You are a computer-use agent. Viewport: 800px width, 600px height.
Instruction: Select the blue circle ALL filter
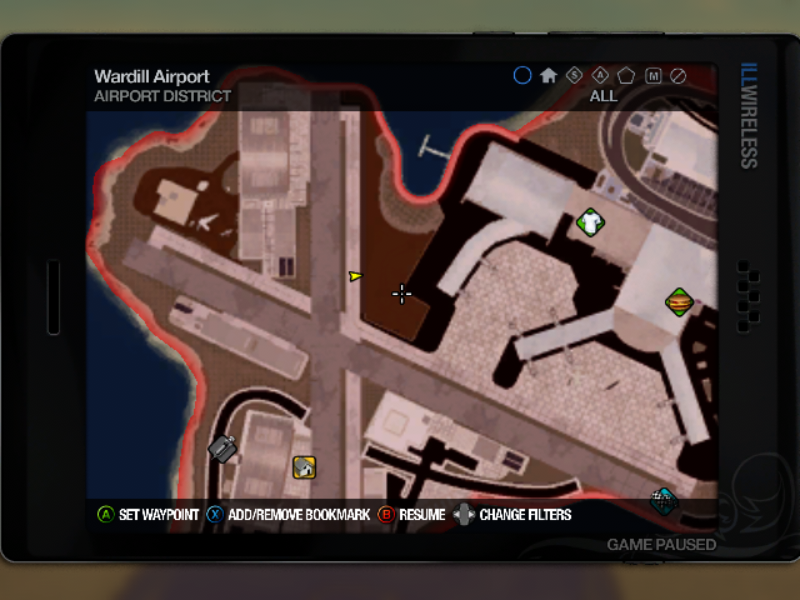pyautogui.click(x=522, y=75)
